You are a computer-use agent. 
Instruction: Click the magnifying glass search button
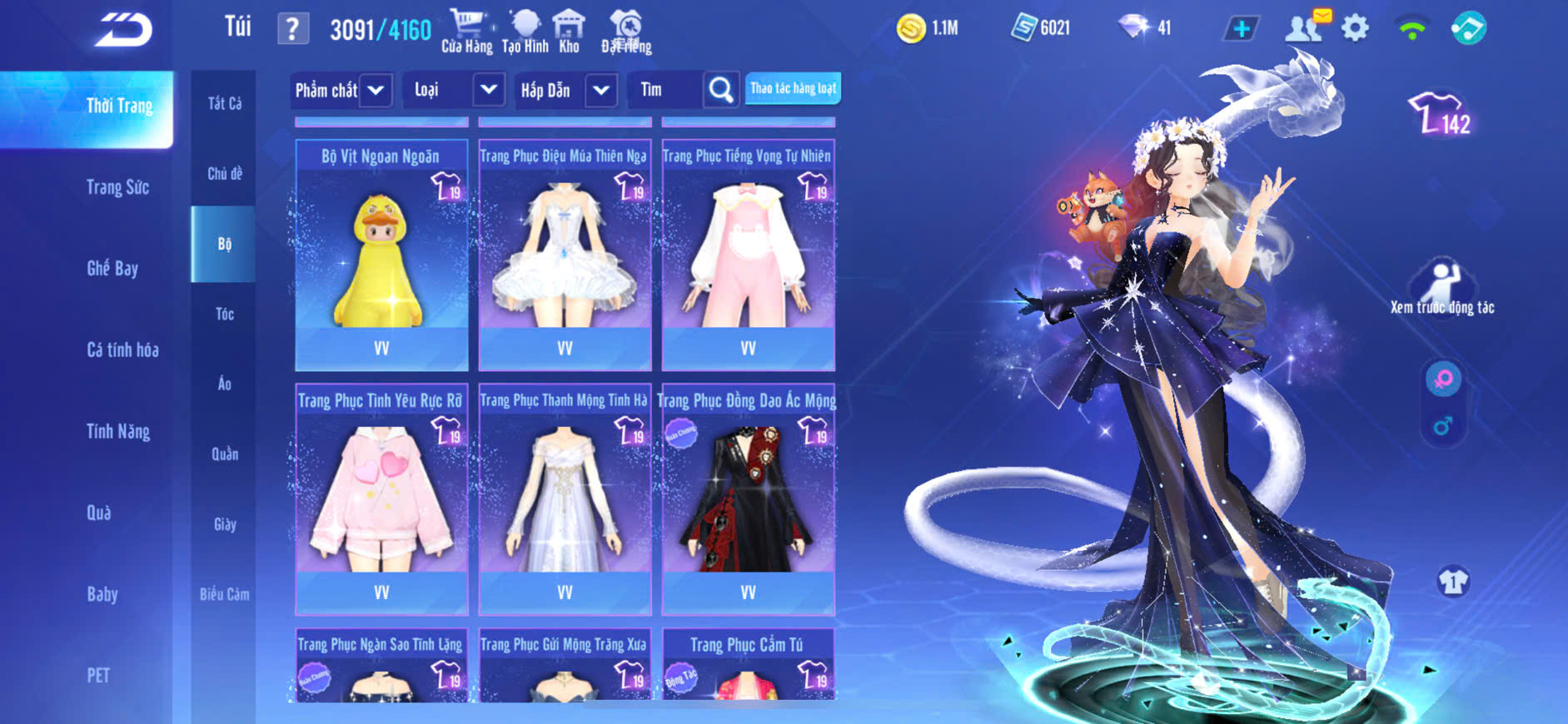[x=721, y=90]
